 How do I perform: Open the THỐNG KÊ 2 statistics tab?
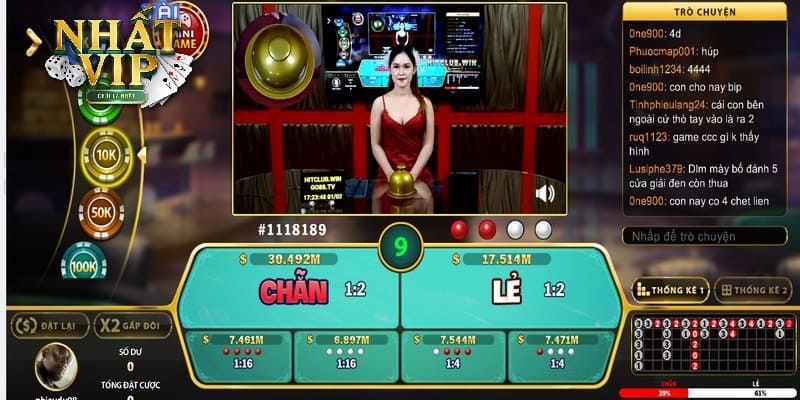pos(754,290)
